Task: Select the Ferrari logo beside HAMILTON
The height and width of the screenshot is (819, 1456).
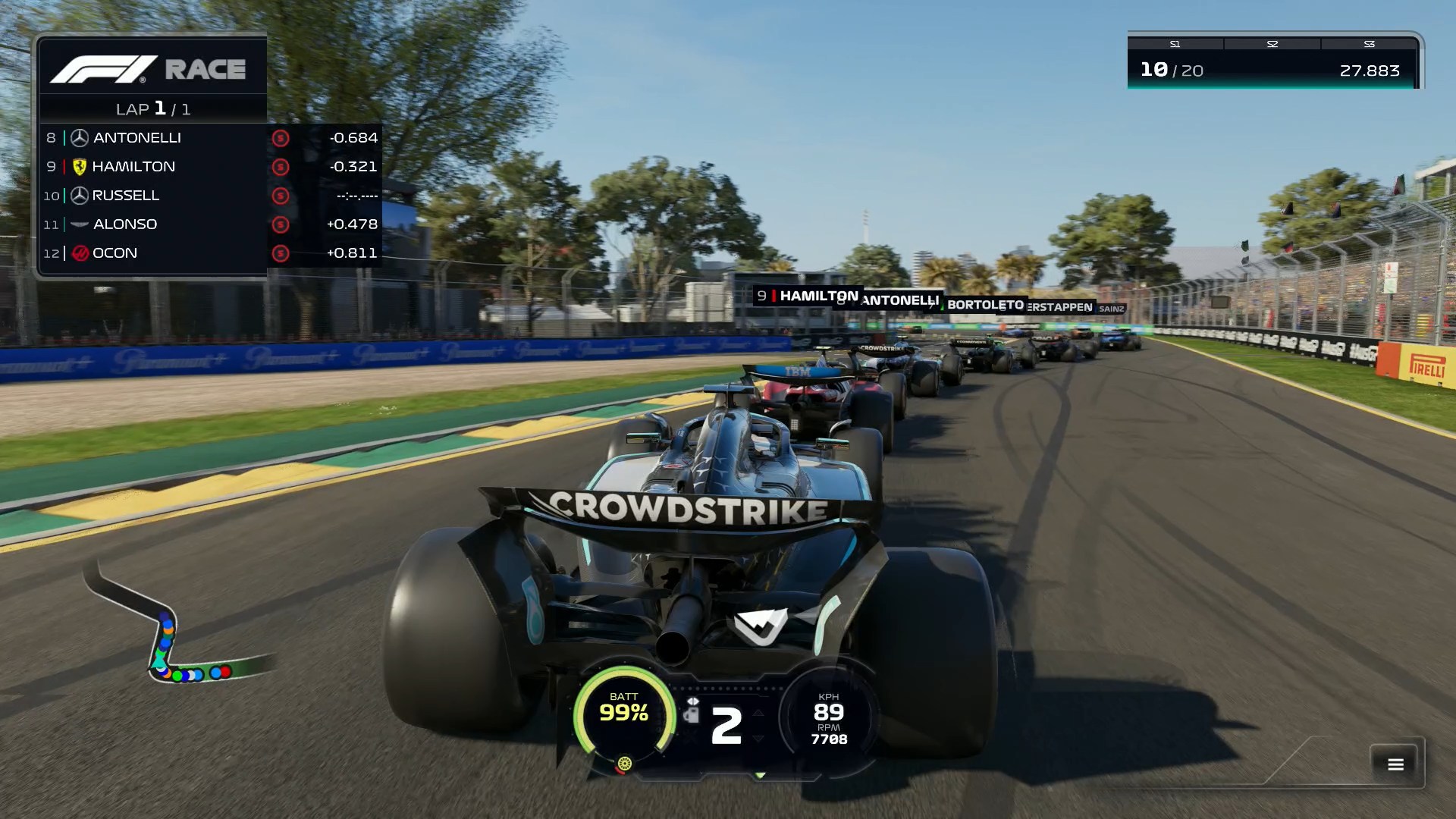Action: pyautogui.click(x=78, y=166)
